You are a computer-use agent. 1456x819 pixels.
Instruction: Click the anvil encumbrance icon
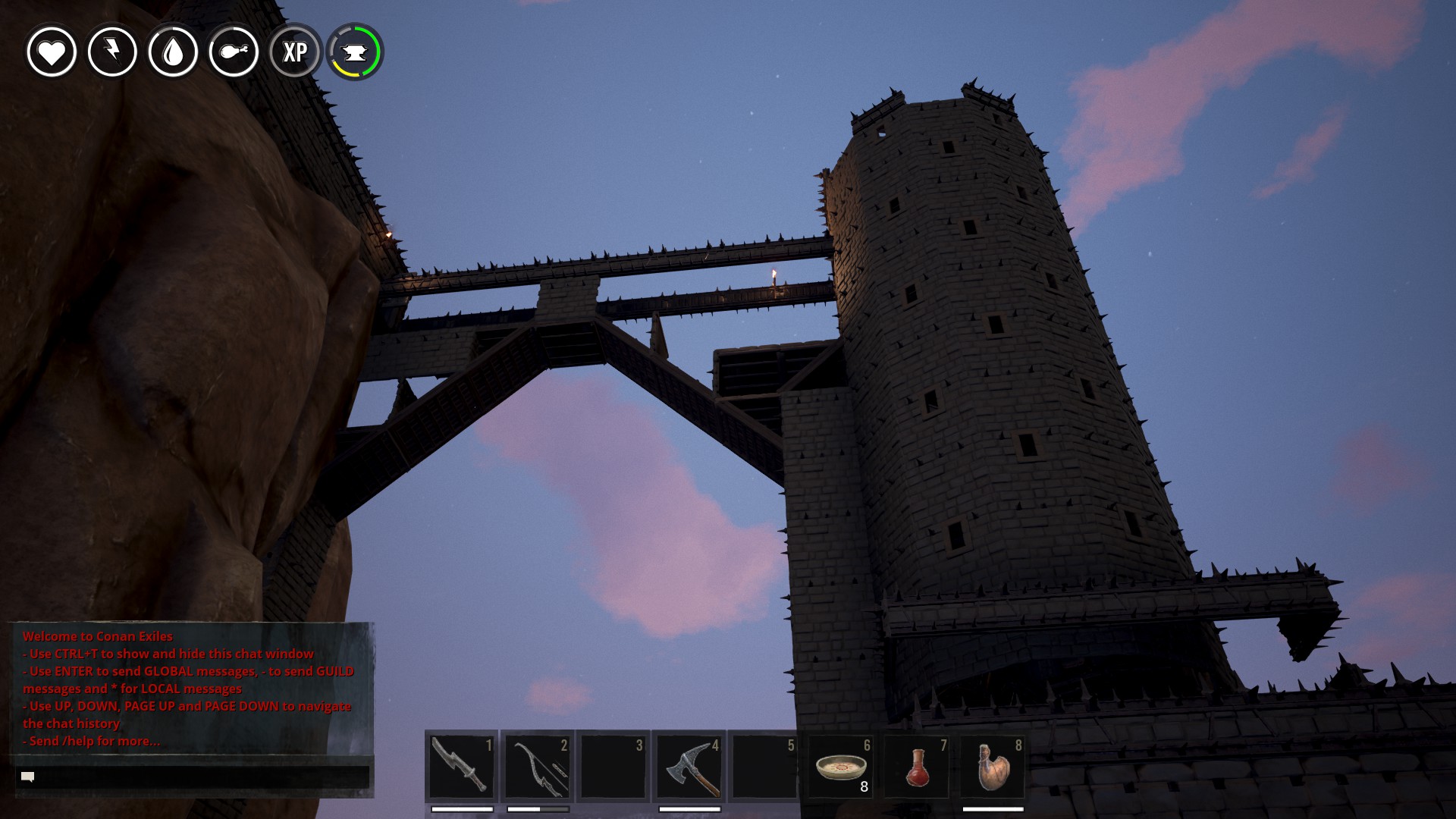(355, 52)
